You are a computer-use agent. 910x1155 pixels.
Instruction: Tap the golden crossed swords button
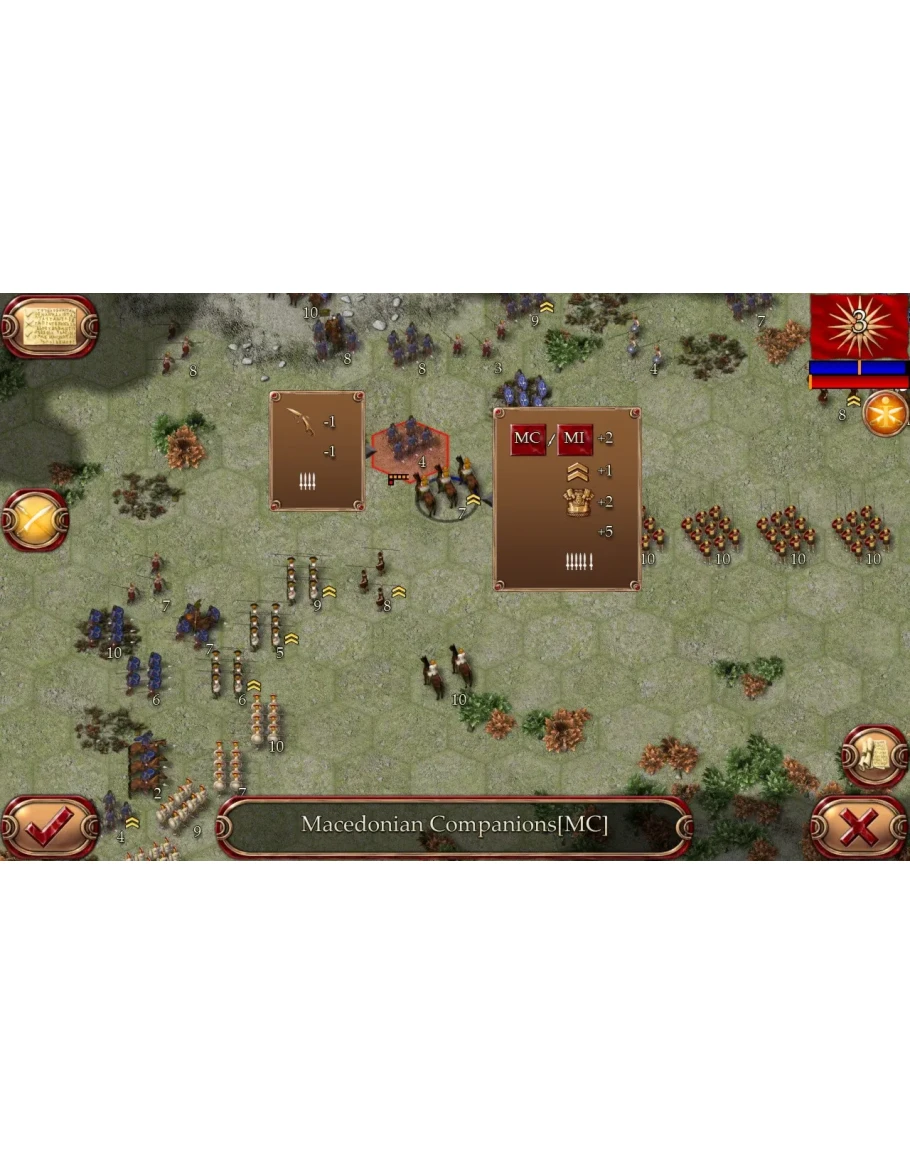(35, 519)
